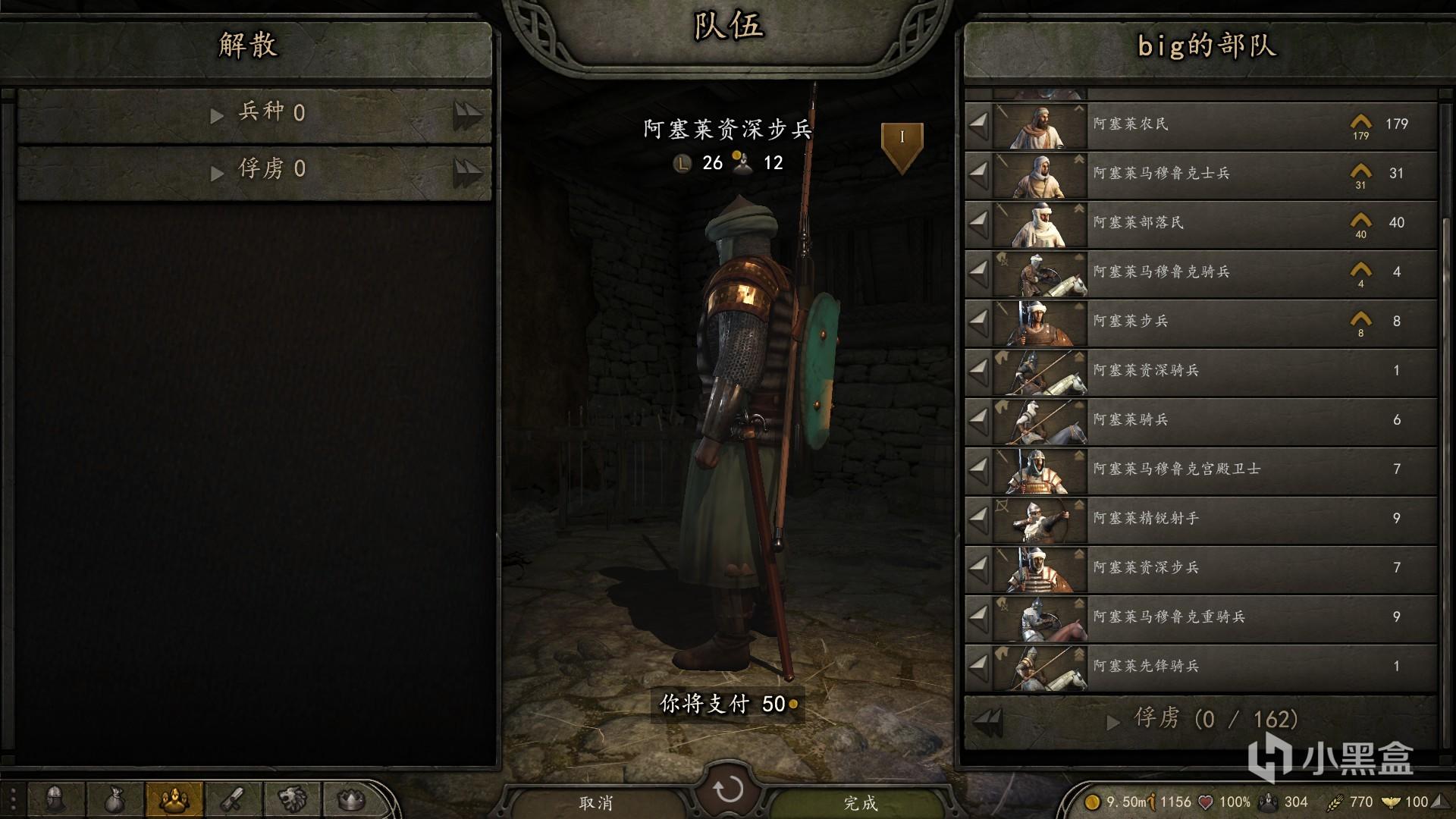Open the quests scroll icon

coord(233,799)
